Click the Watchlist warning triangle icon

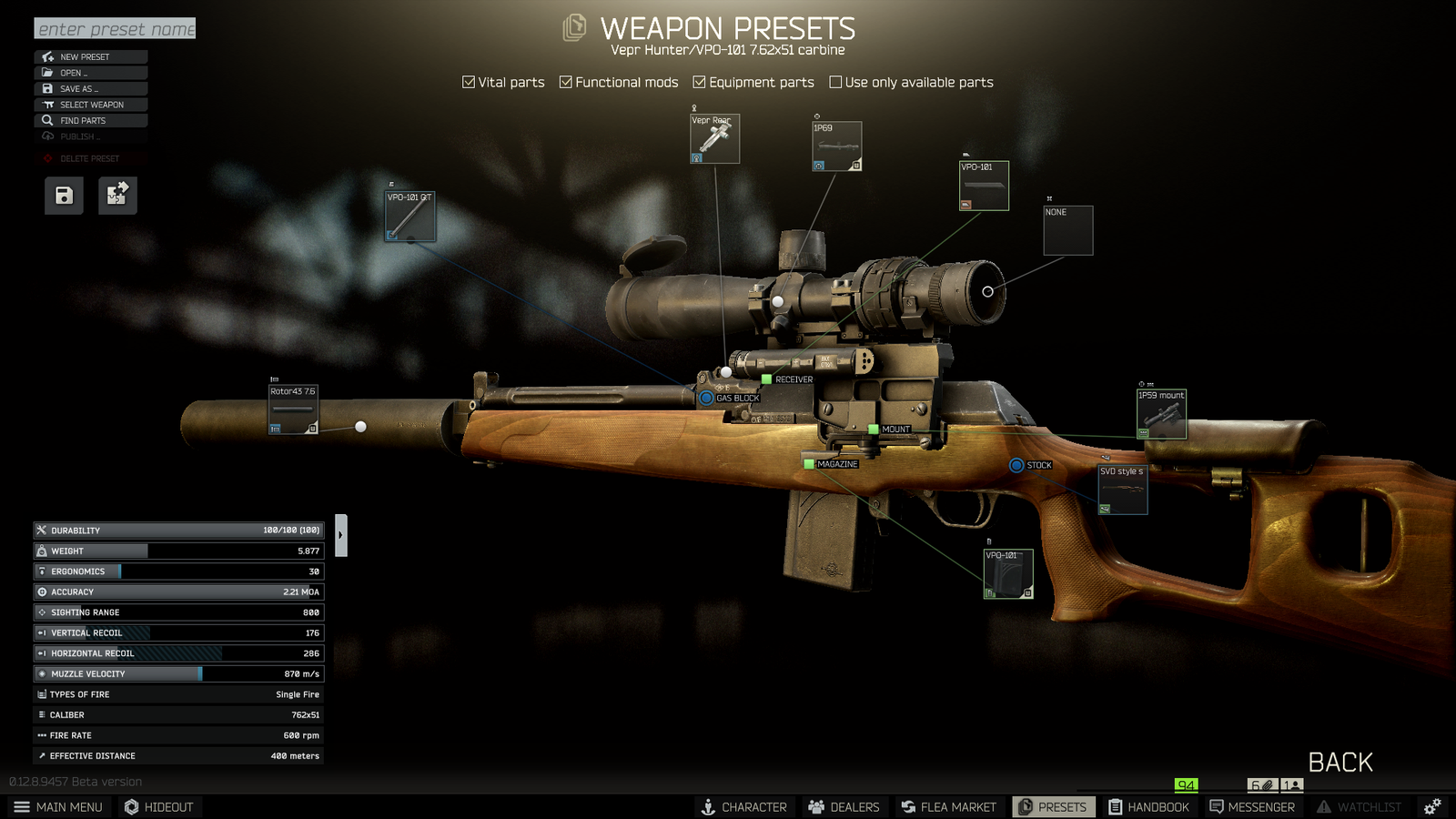pyautogui.click(x=1323, y=806)
